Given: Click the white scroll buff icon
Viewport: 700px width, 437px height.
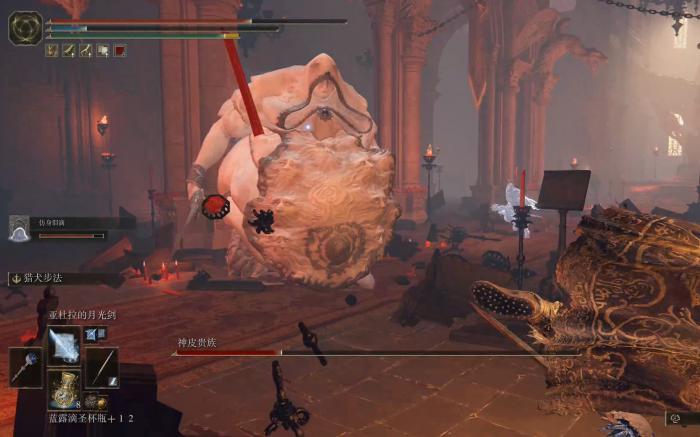Looking at the screenshot, I should coord(103,50).
